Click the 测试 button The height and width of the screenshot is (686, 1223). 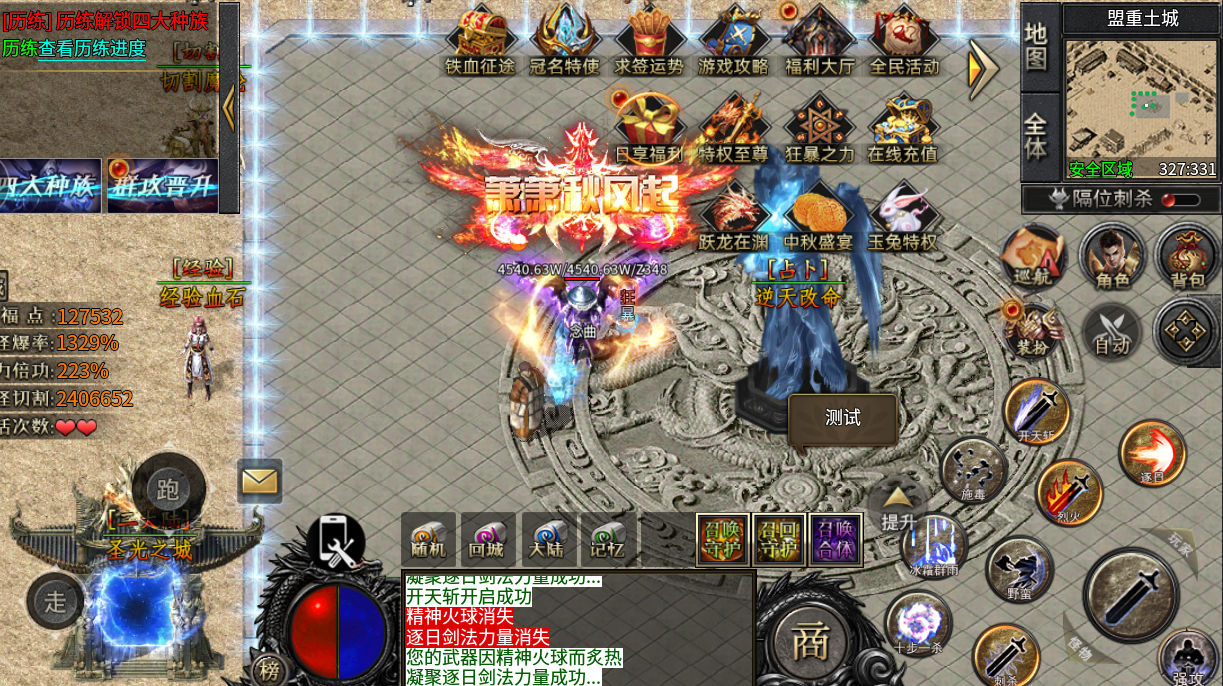coord(842,418)
